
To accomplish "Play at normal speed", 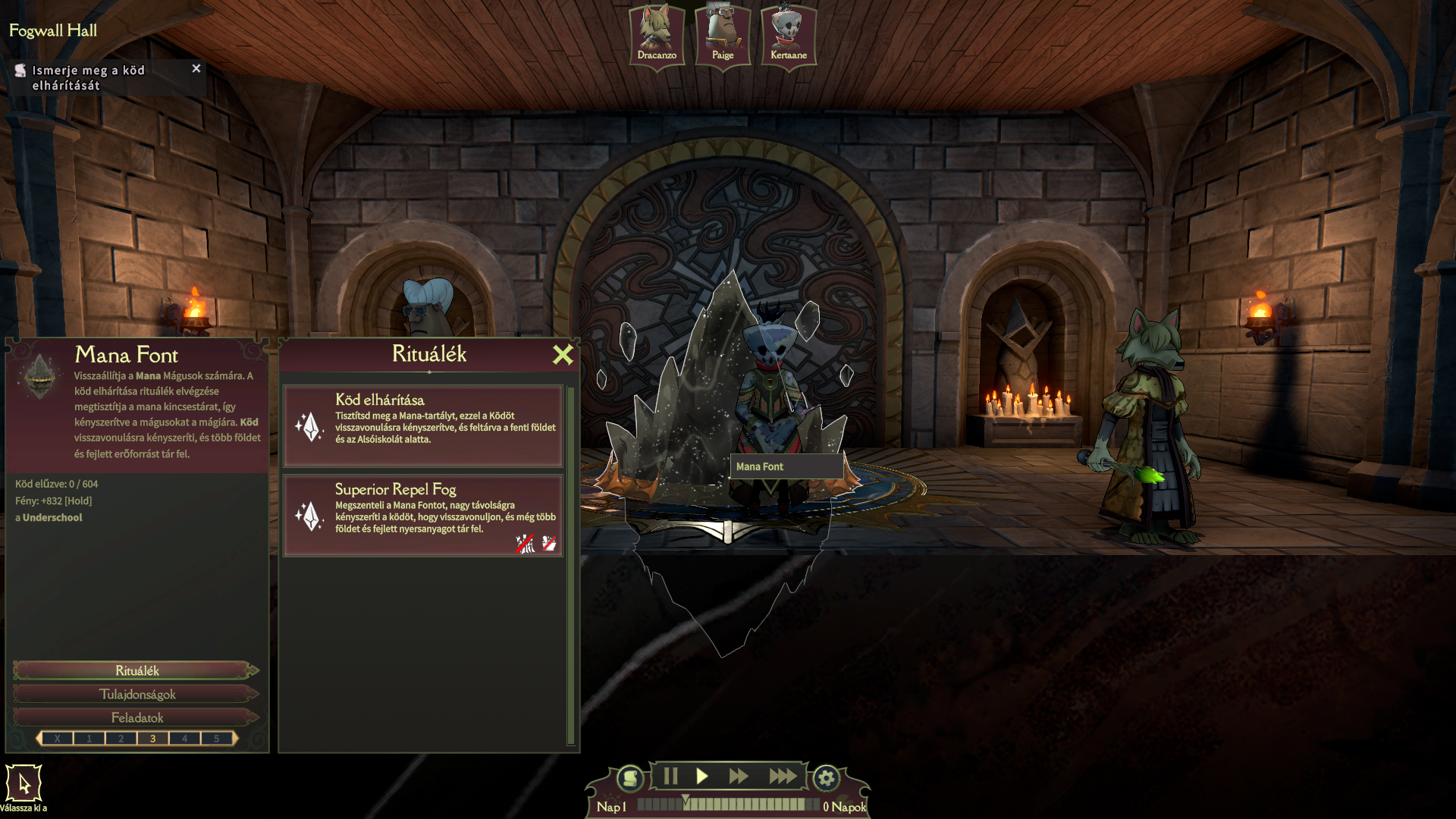I will (702, 776).
